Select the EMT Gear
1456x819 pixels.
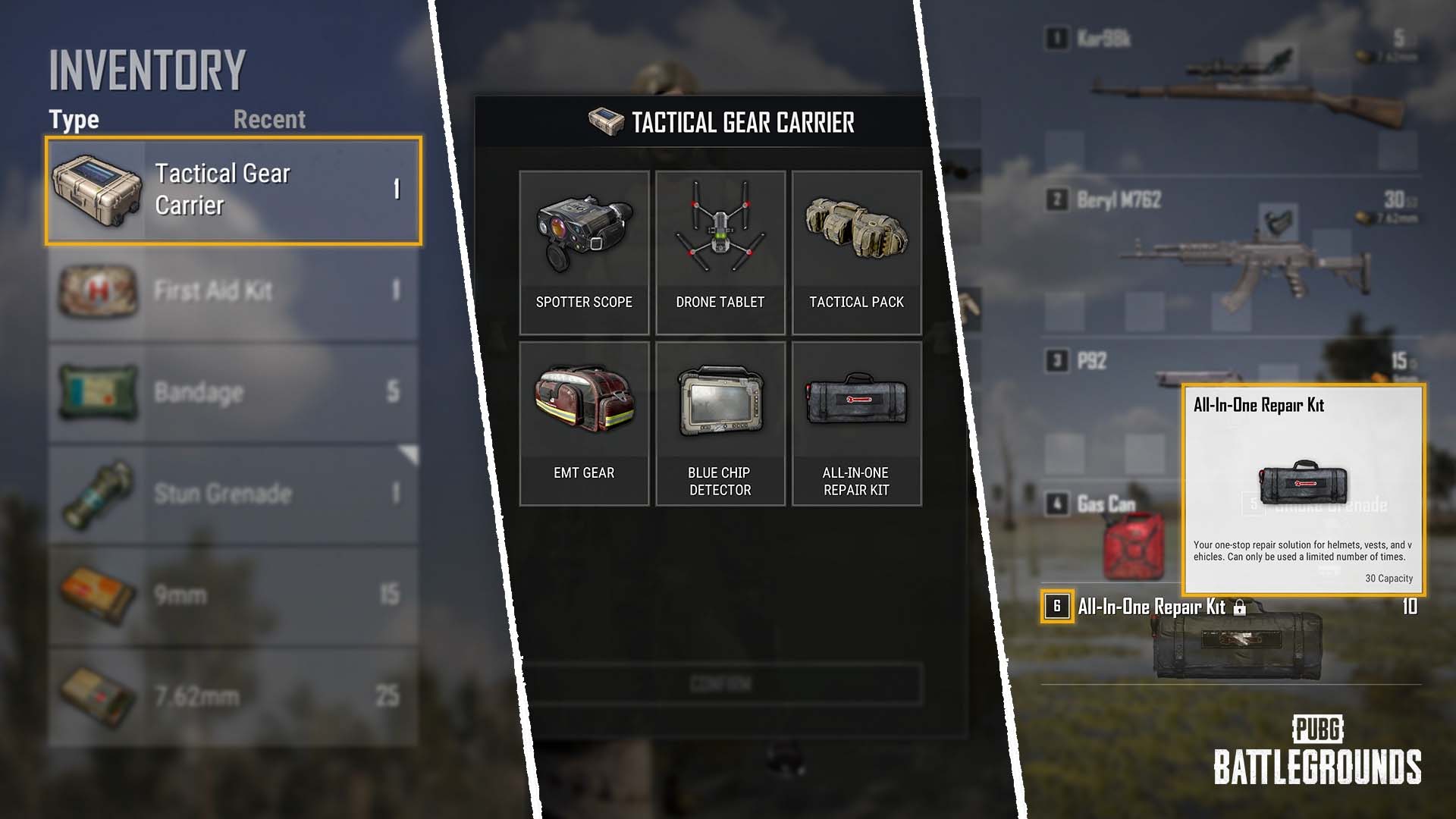click(x=584, y=425)
